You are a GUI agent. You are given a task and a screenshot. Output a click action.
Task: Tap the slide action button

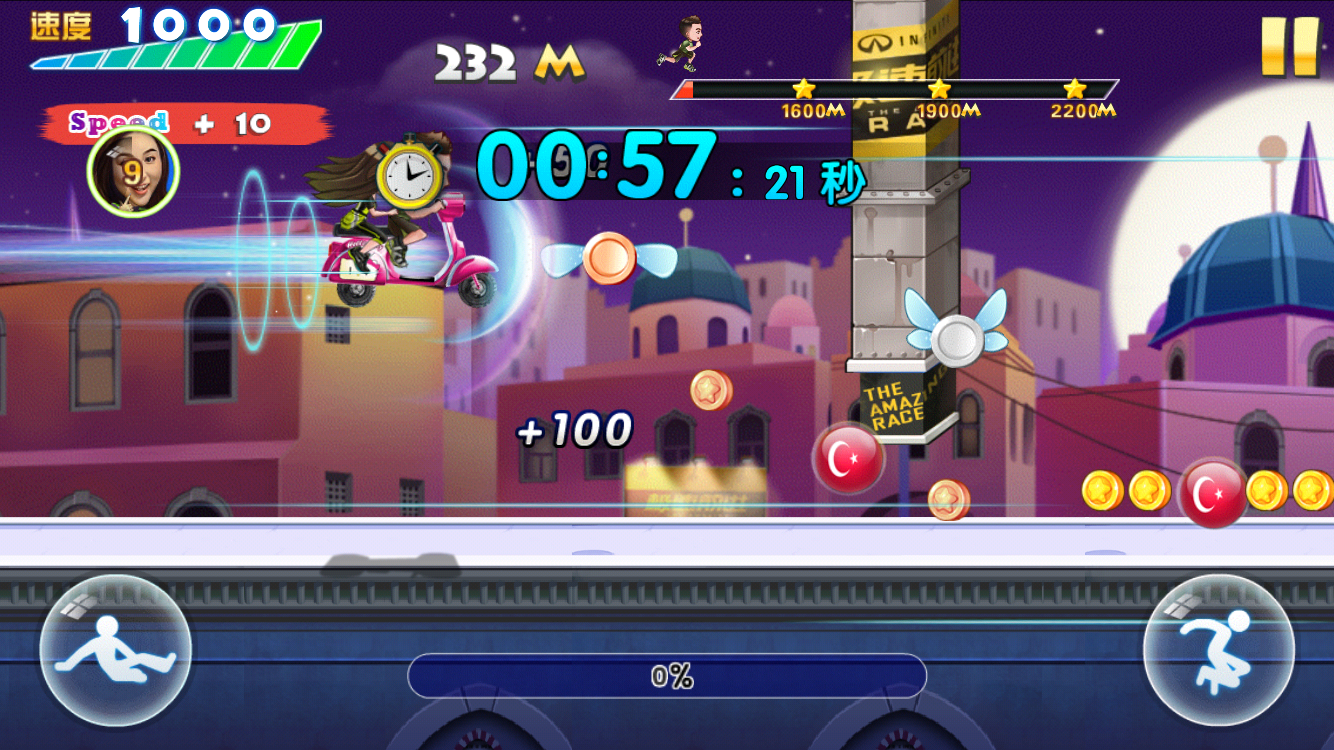pos(115,650)
